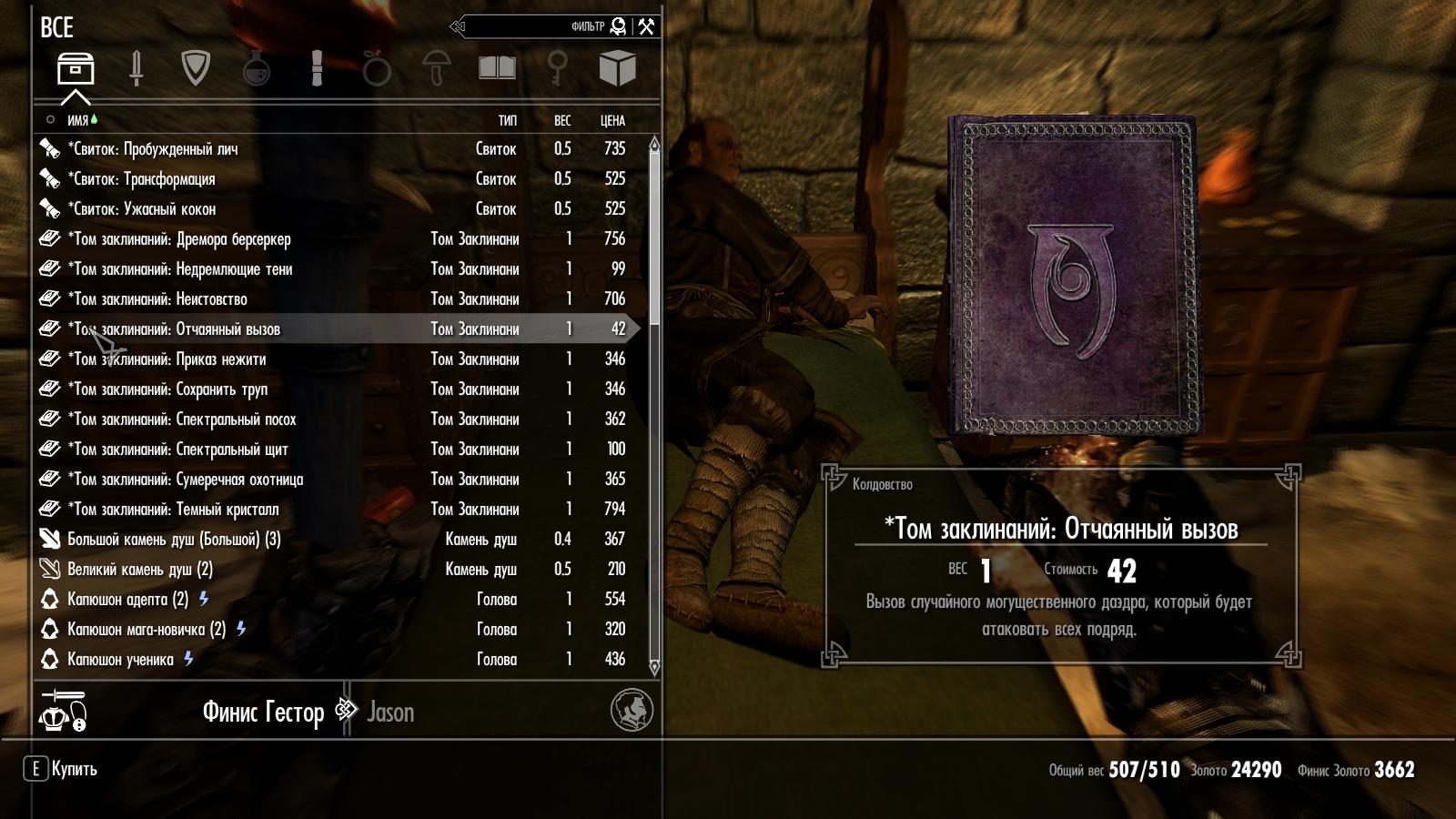The image size is (1456, 819).
Task: Sort the list by price column
Action: click(x=612, y=120)
